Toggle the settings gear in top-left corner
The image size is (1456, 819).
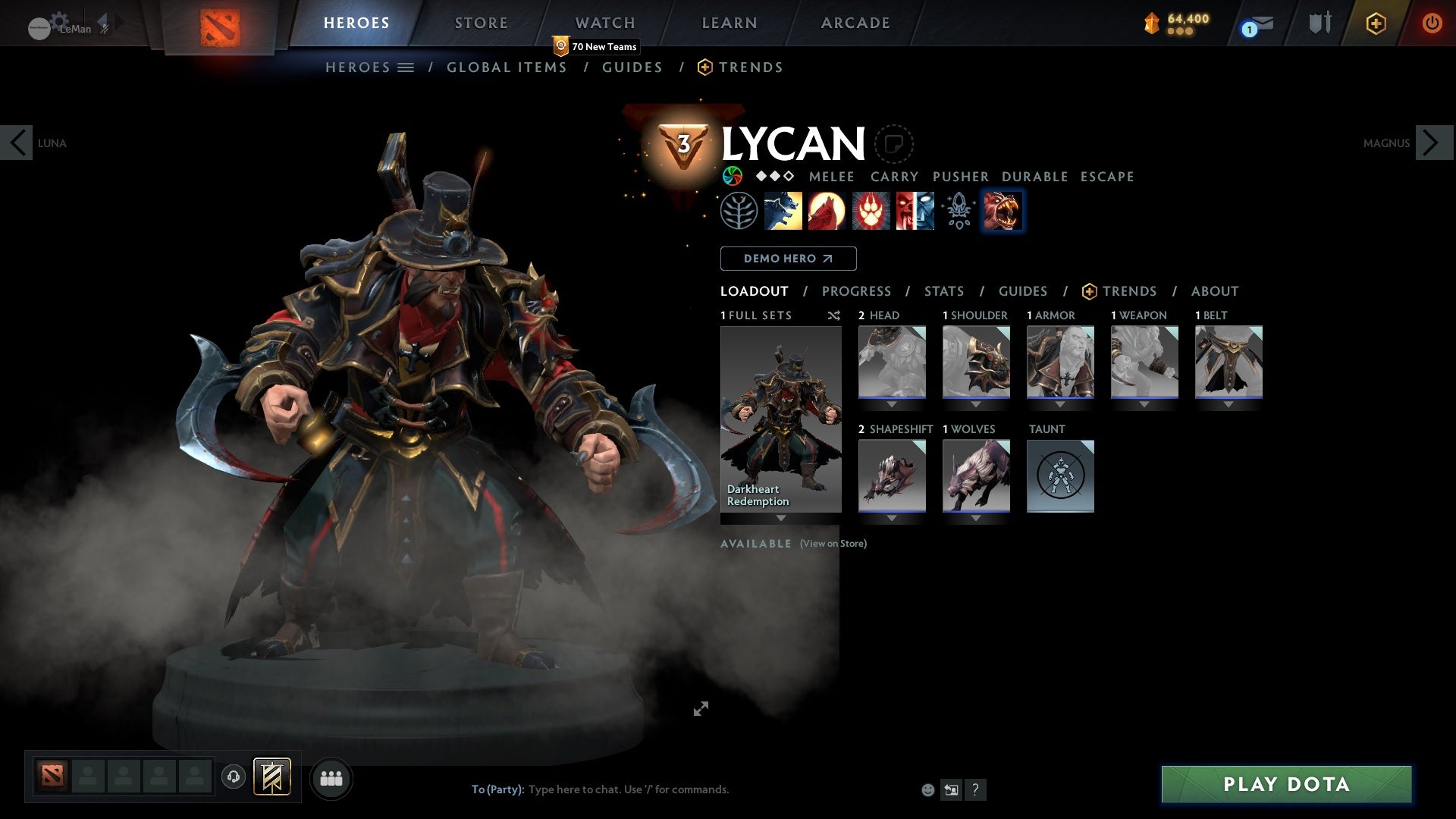[57, 20]
